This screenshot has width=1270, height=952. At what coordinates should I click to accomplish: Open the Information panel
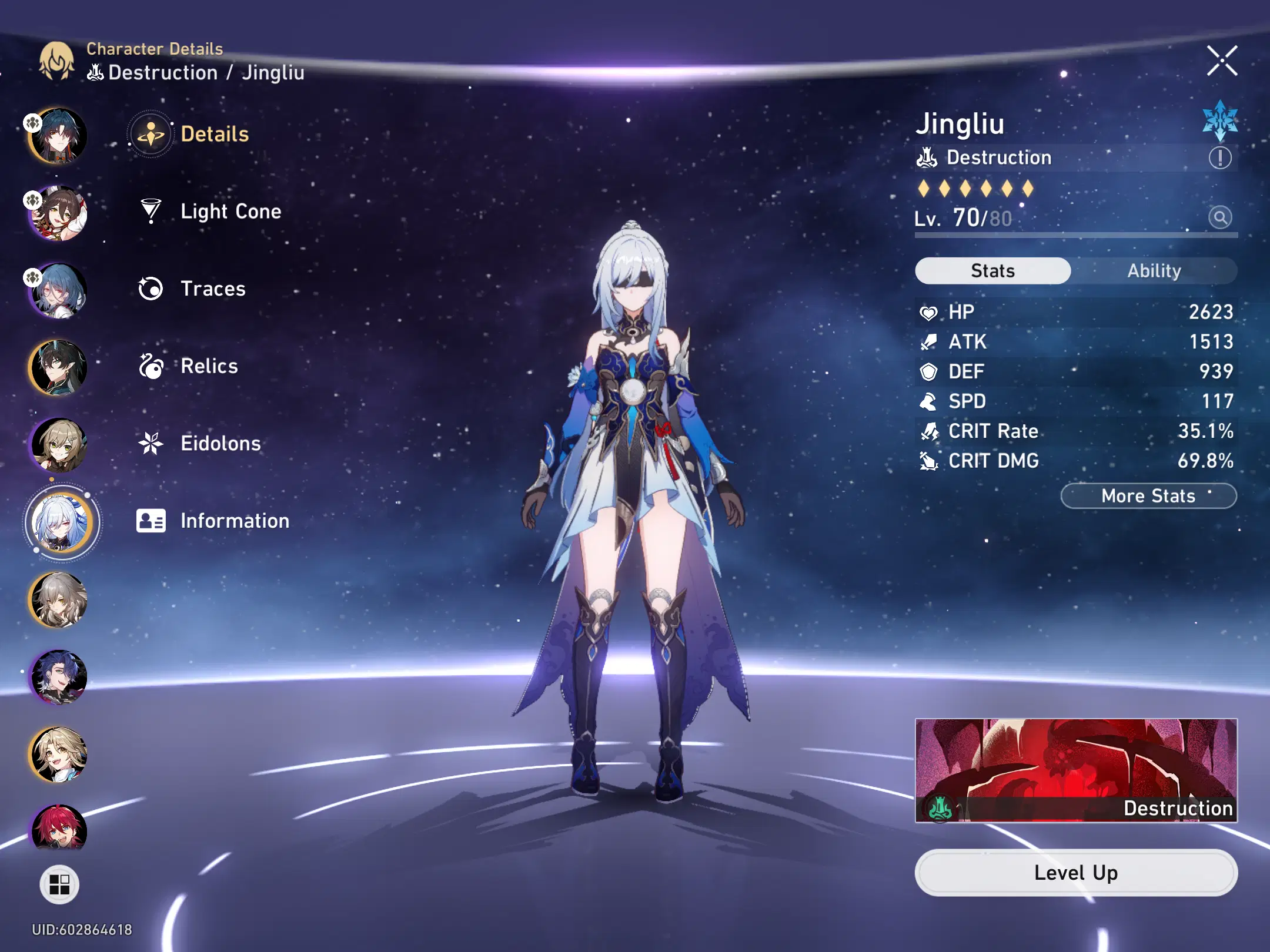pos(234,521)
